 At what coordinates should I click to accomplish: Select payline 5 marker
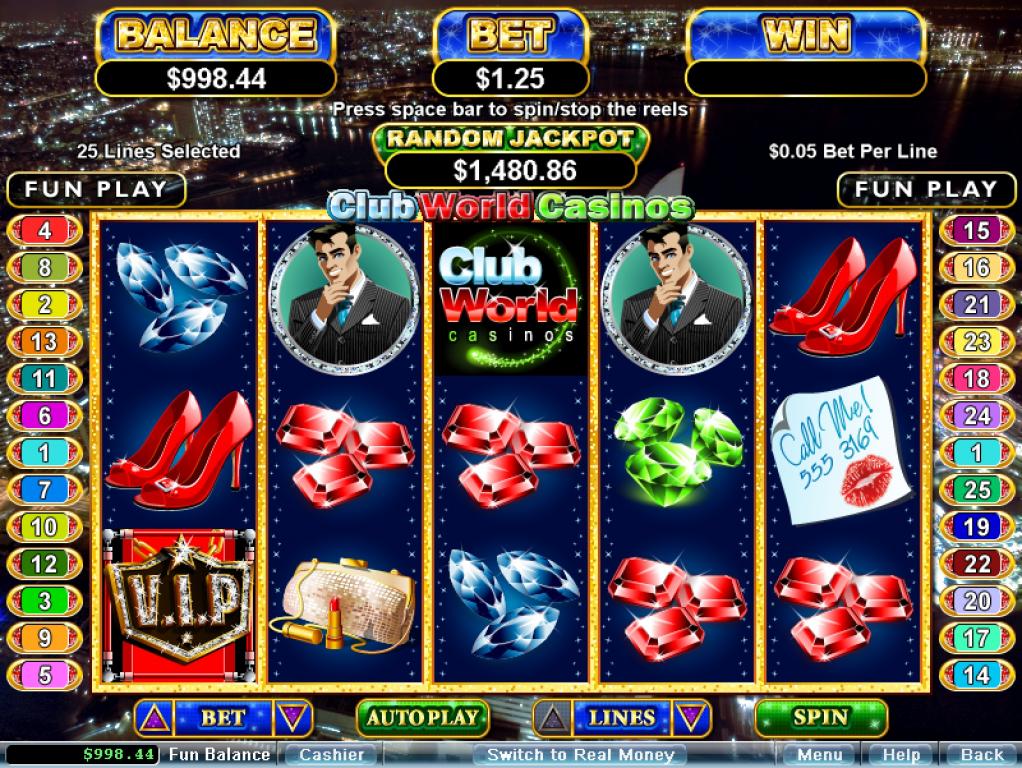45,674
